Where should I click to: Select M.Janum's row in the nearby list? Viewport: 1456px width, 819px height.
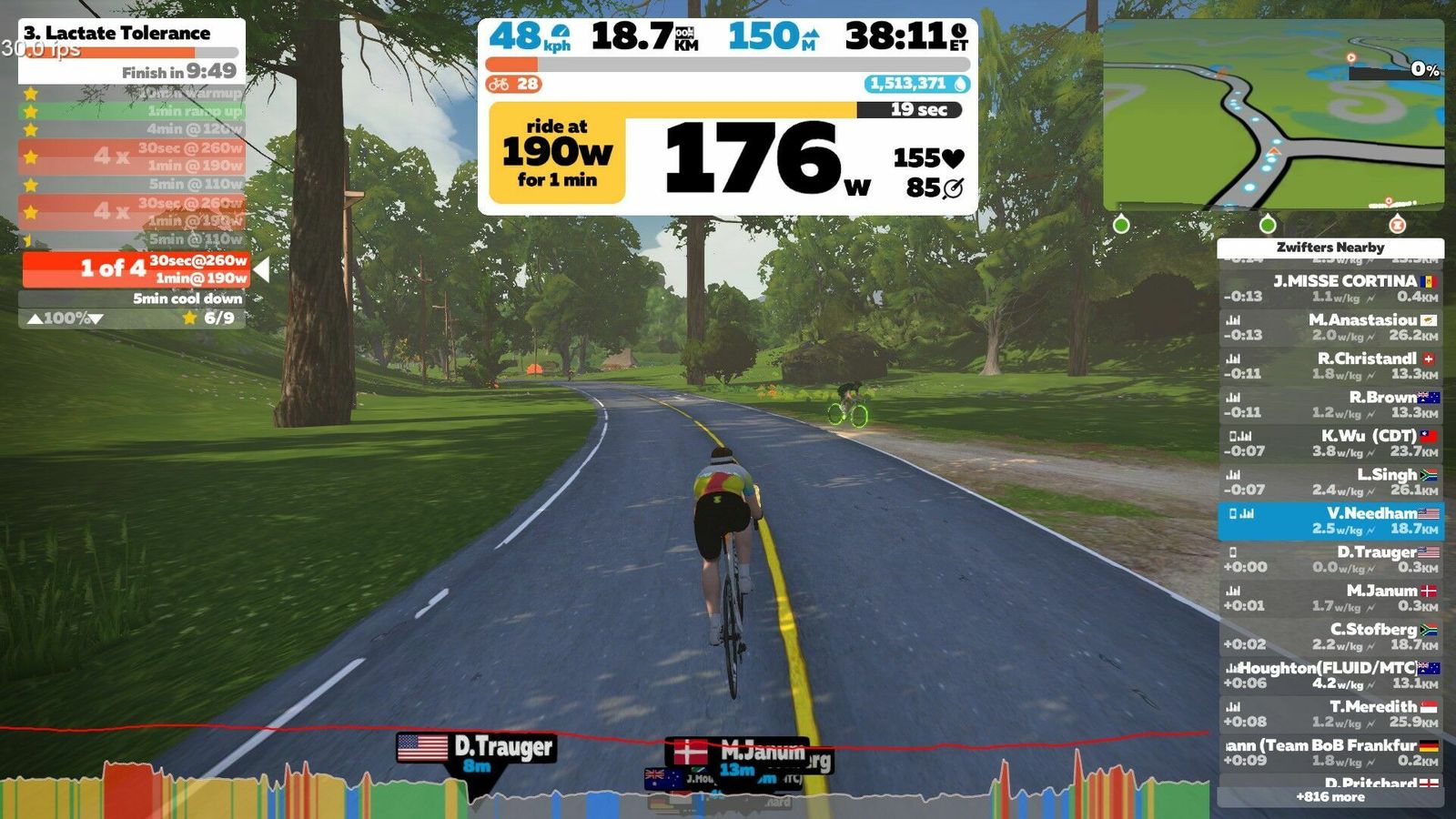click(1330, 598)
